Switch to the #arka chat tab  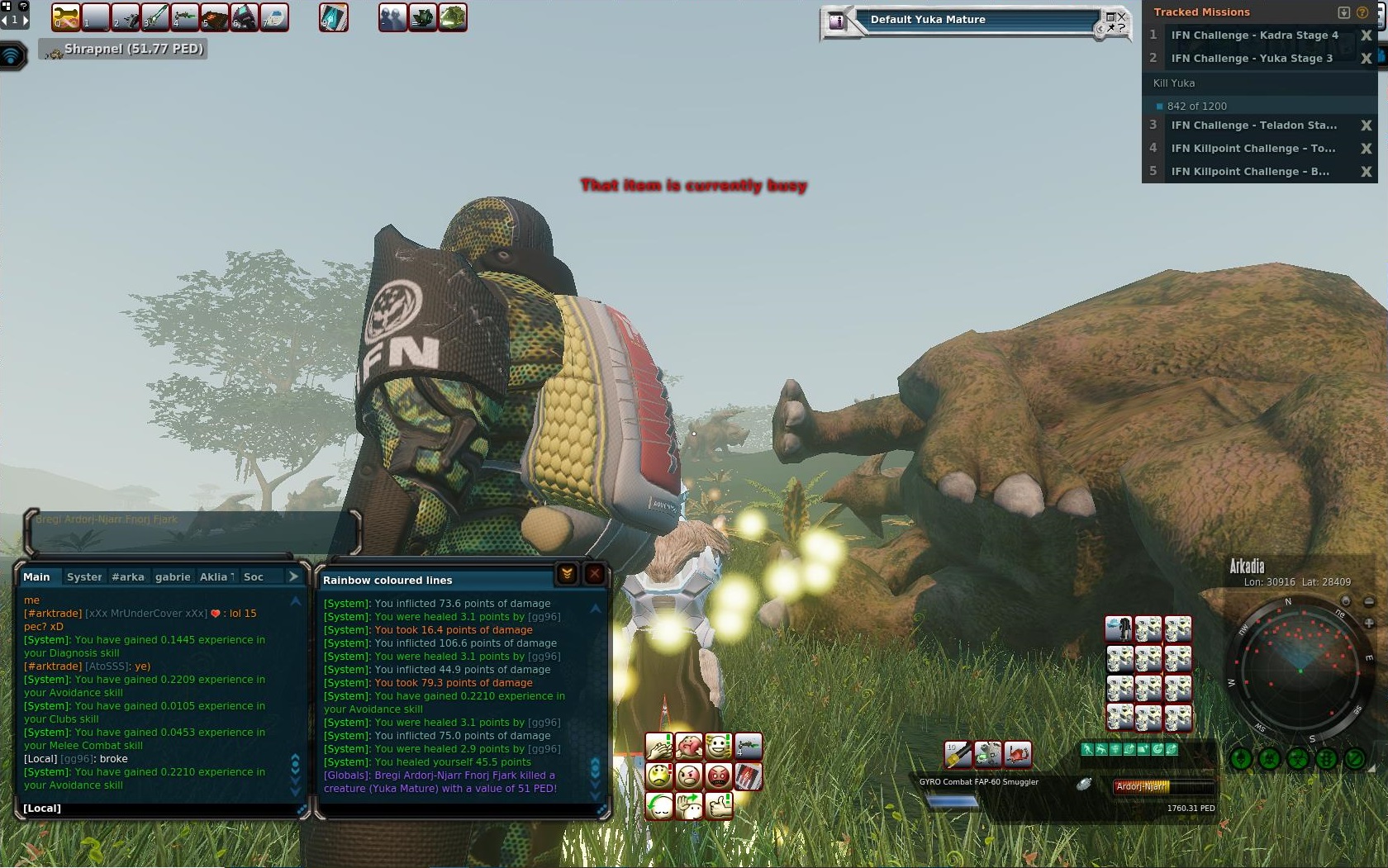pos(128,577)
